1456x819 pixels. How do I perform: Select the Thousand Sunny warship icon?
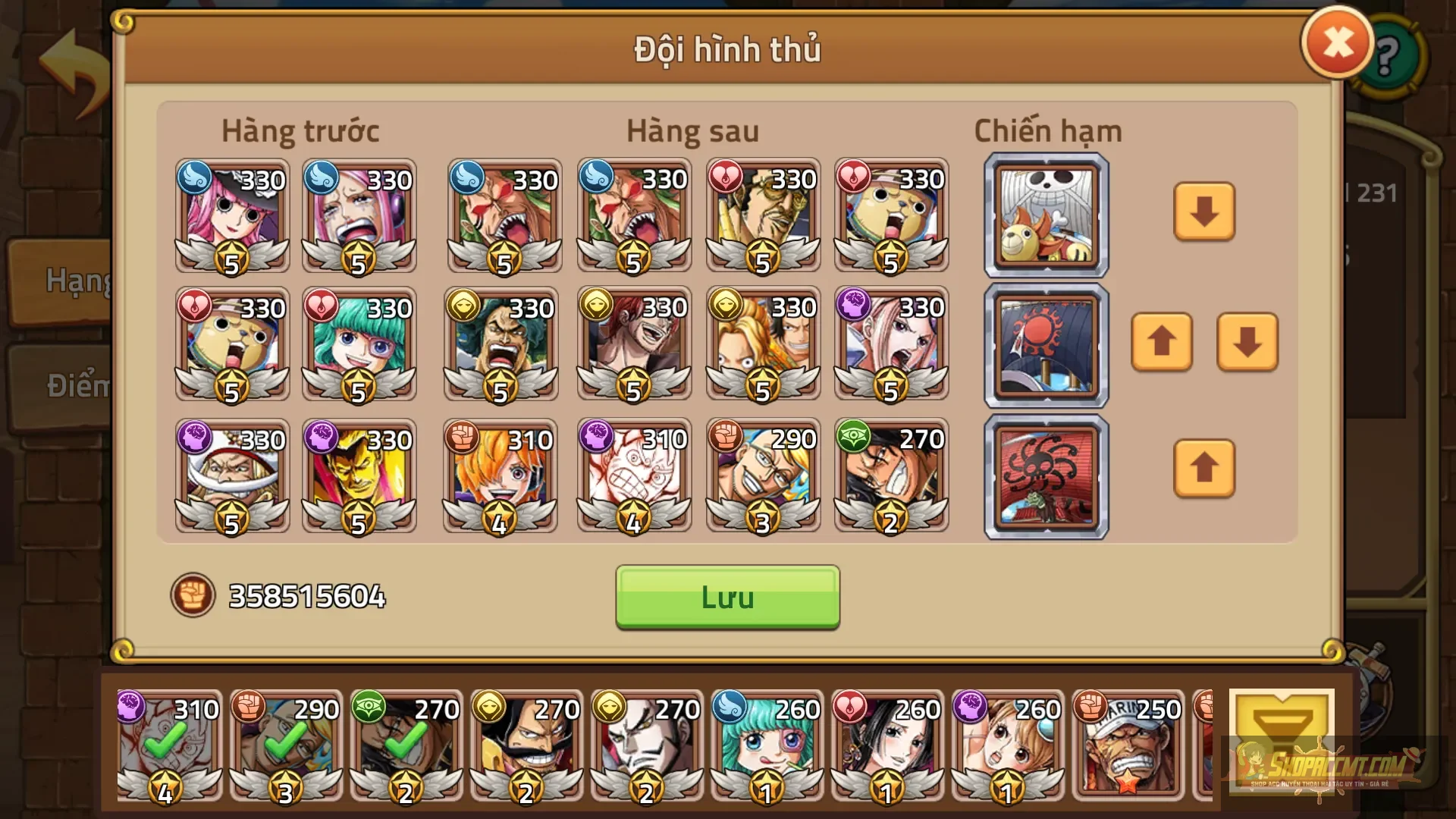point(1045,215)
